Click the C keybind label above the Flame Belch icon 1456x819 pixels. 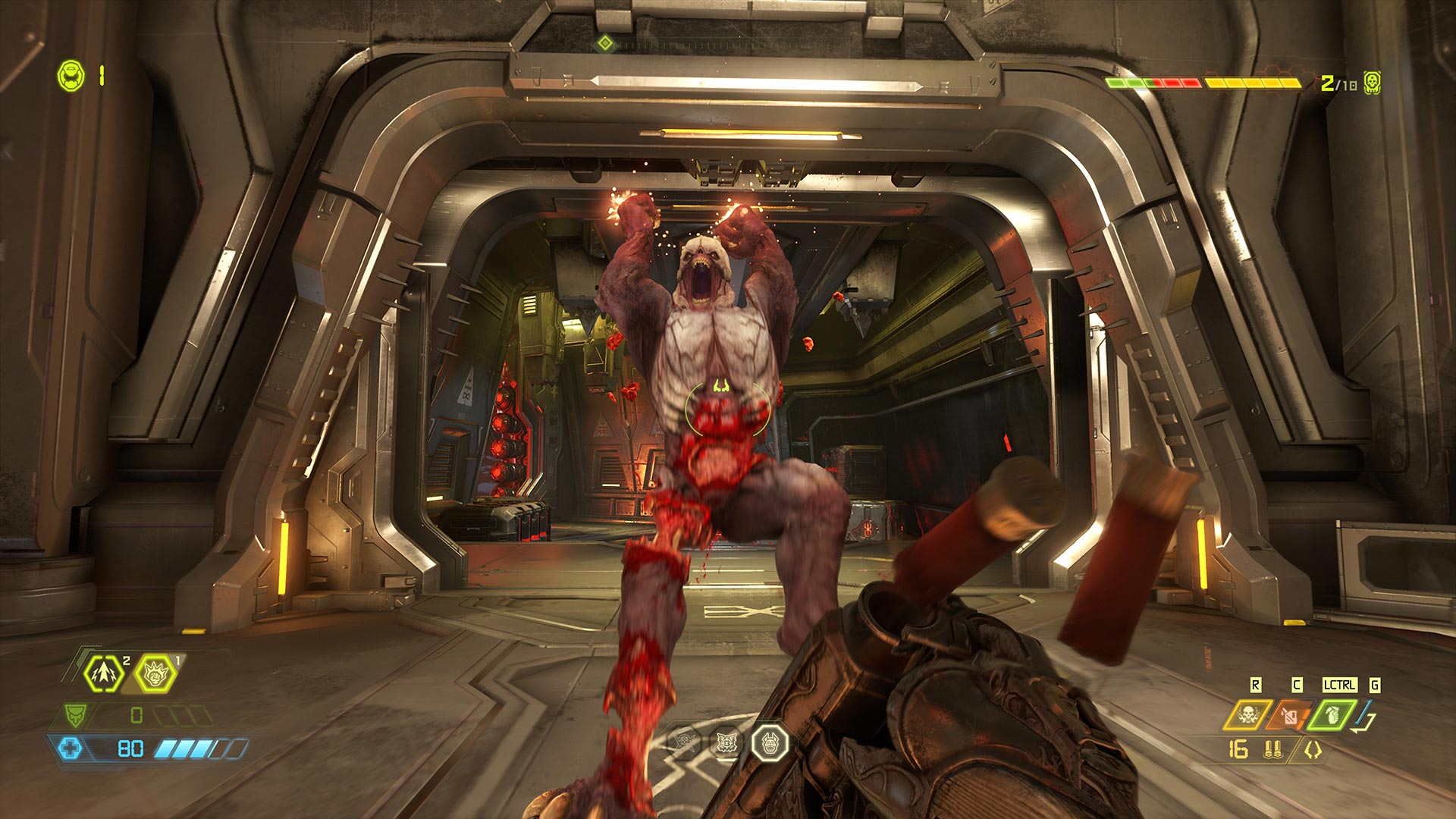(1297, 685)
